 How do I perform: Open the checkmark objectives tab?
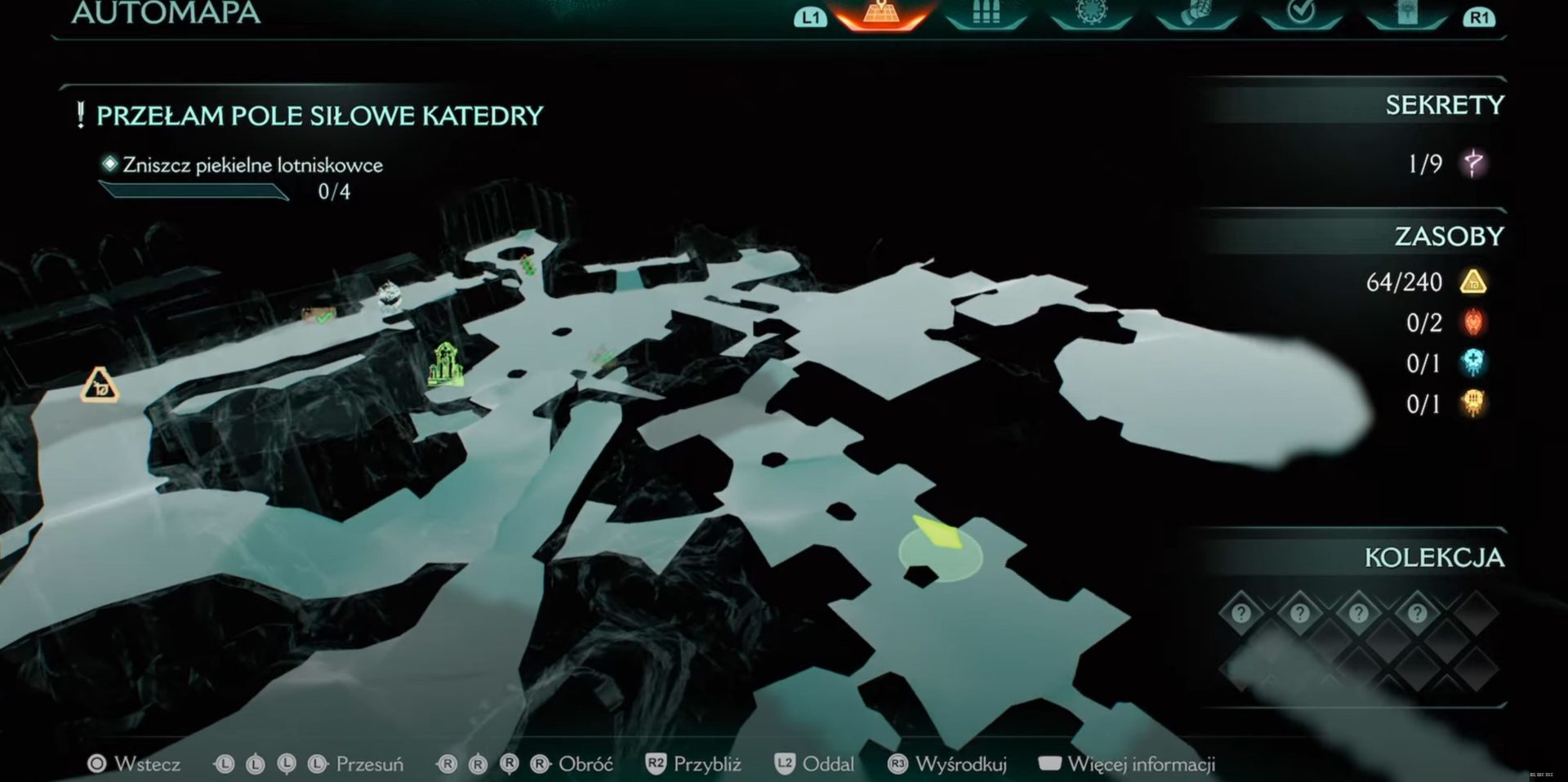[x=1301, y=13]
